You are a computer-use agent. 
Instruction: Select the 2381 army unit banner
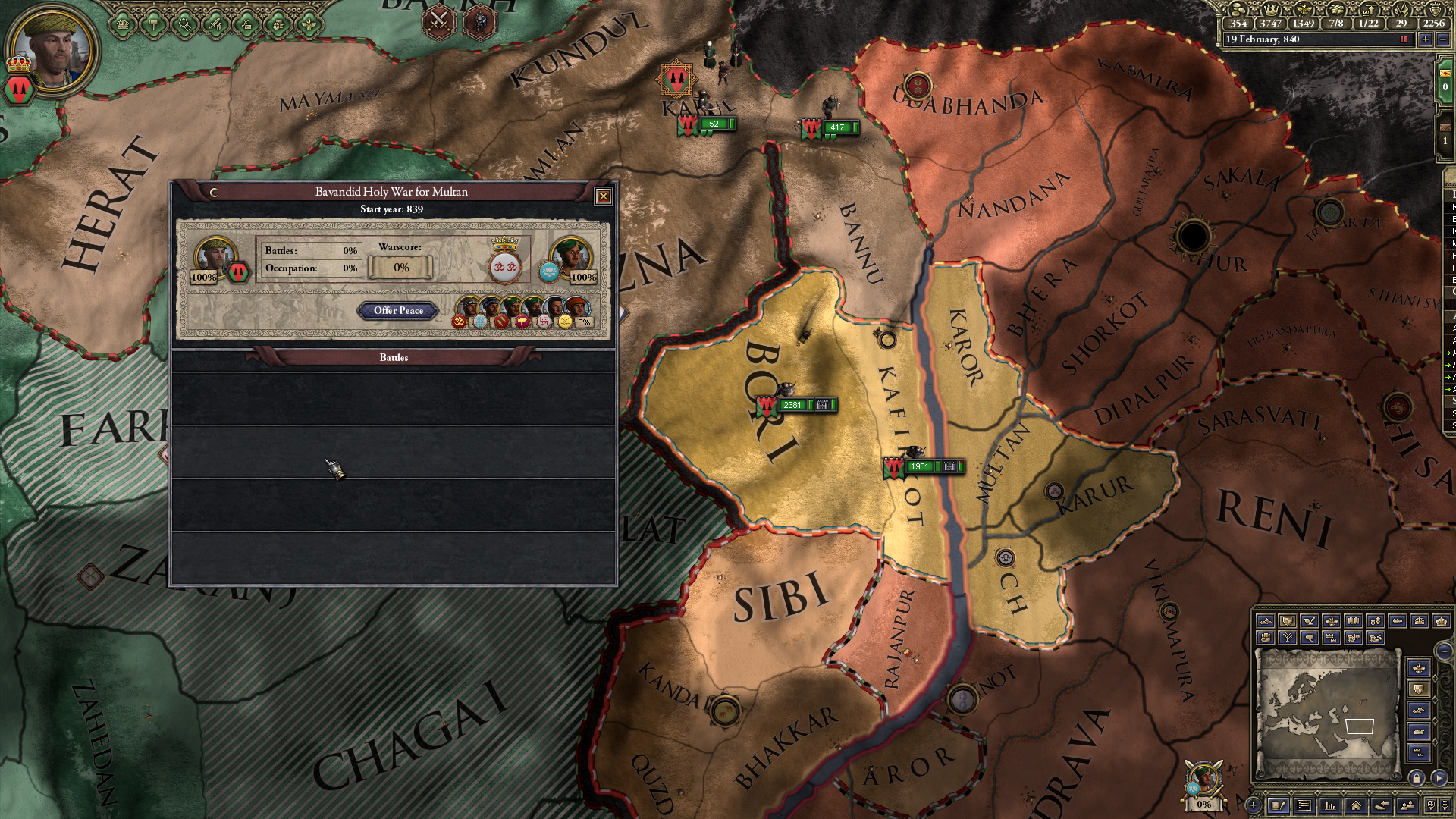[x=792, y=405]
